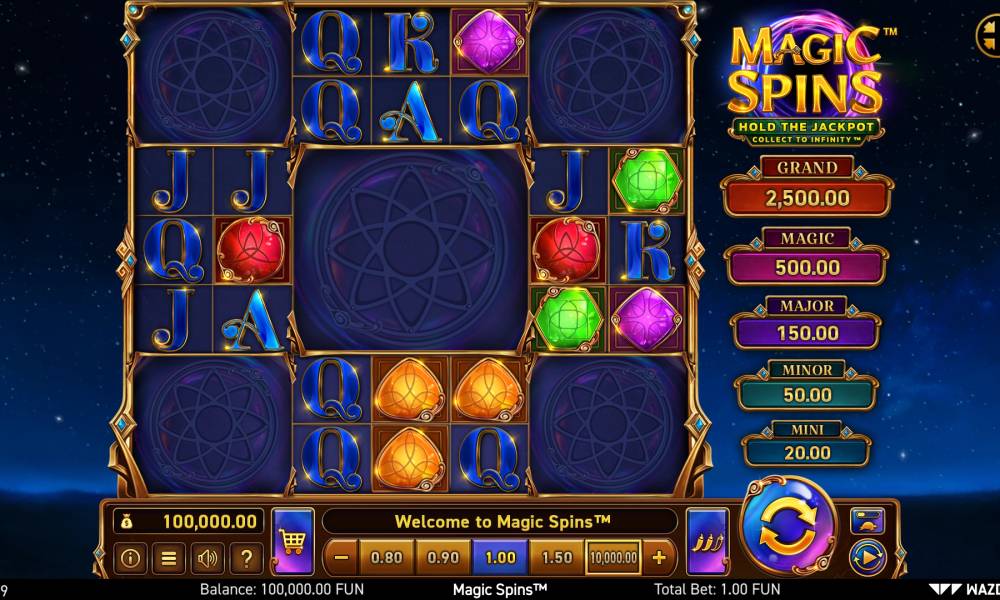This screenshot has height=600, width=1000.
Task: Set the bet to 1.50
Action: tap(556, 557)
